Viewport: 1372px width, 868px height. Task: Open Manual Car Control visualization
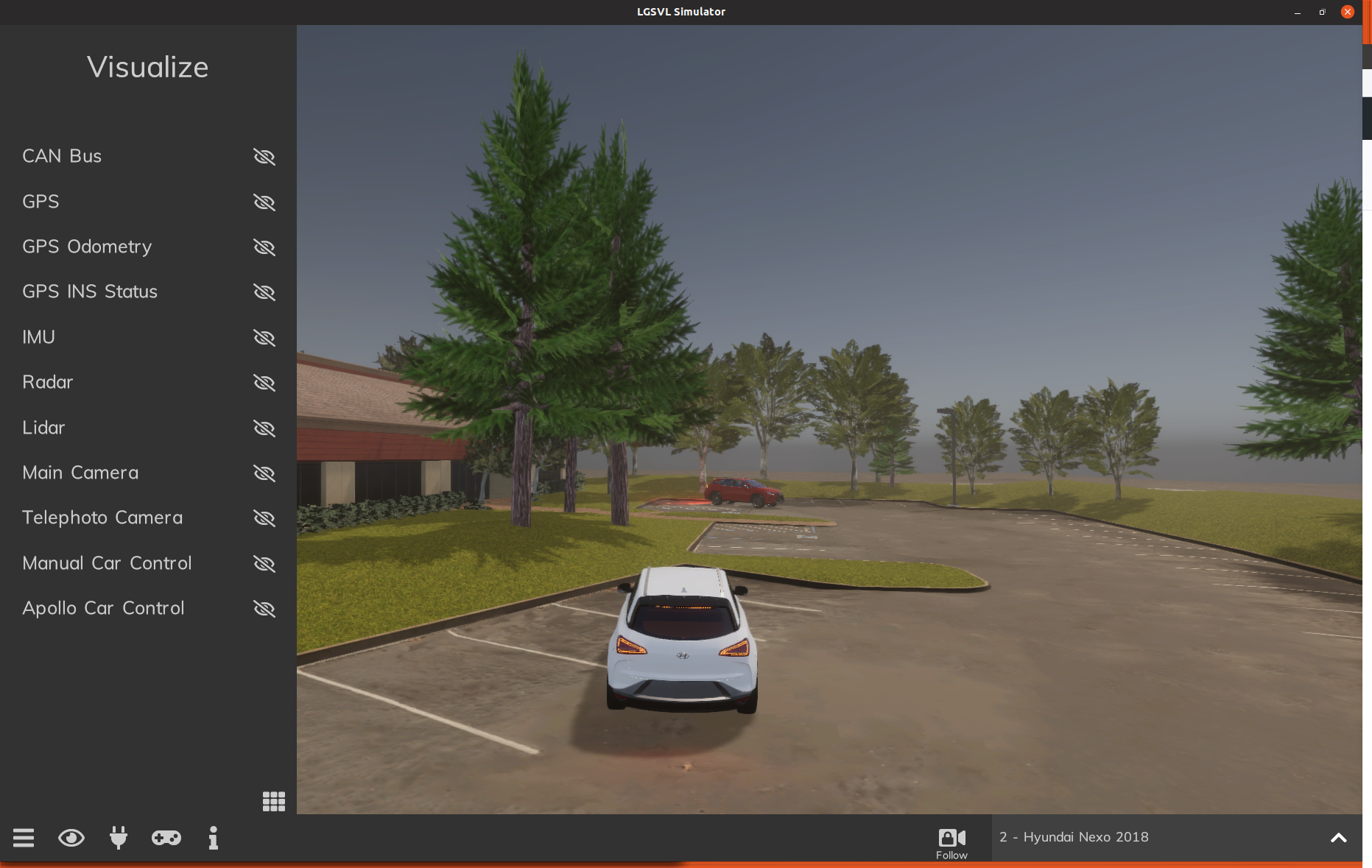click(x=264, y=564)
